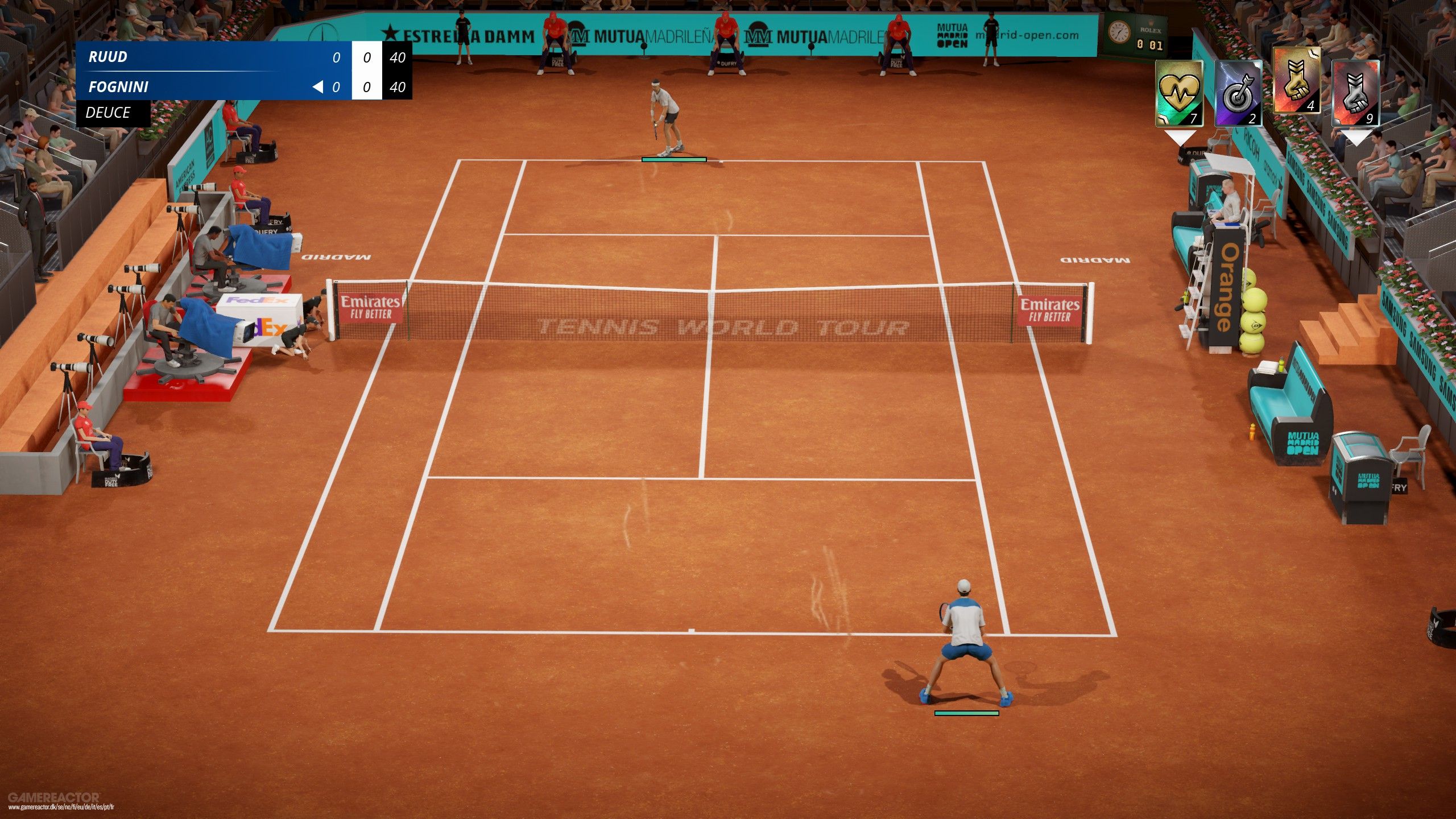Expand the DEUCE status banner
The width and height of the screenshot is (1456, 819).
tap(108, 114)
